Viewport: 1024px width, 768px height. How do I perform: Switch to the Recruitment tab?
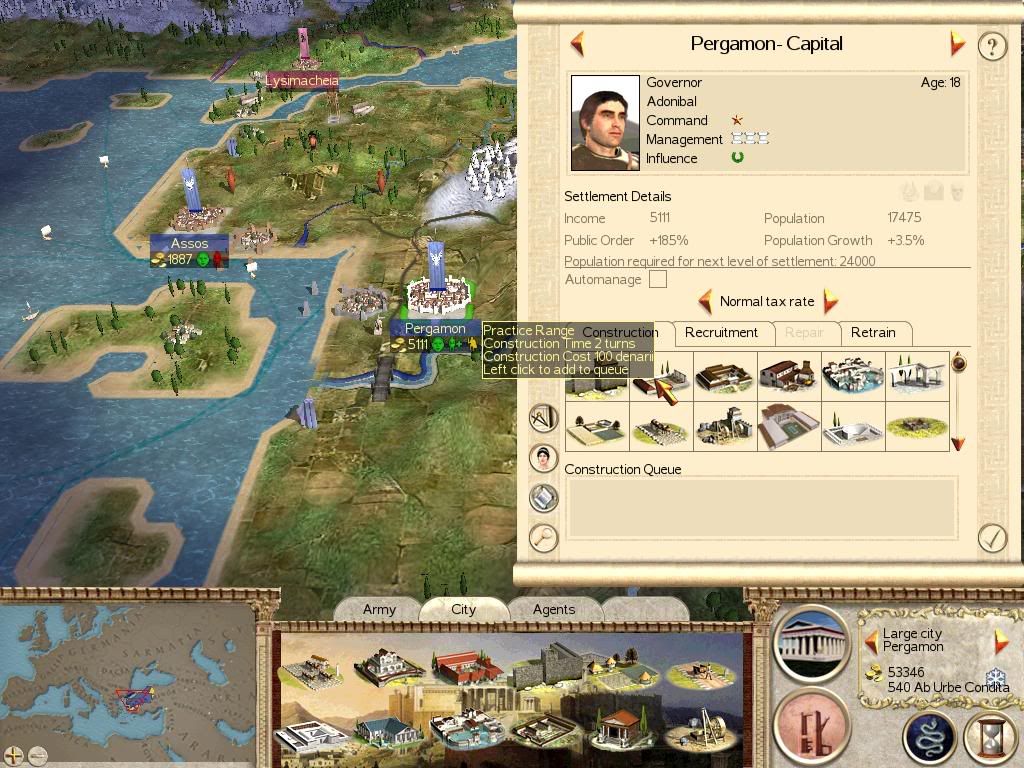coord(721,333)
